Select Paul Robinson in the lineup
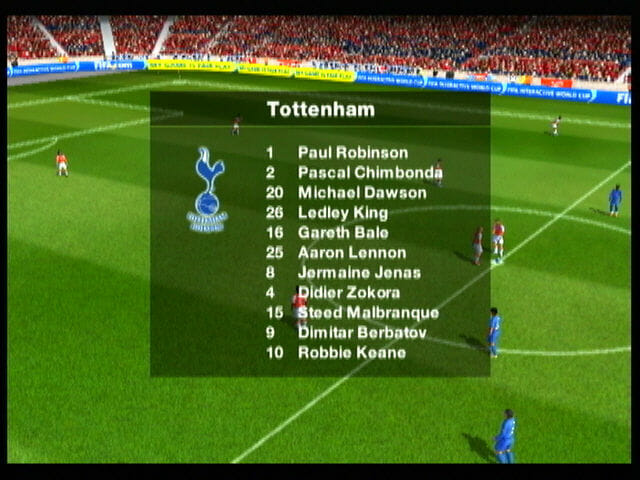This screenshot has height=480, width=640. click(352, 153)
